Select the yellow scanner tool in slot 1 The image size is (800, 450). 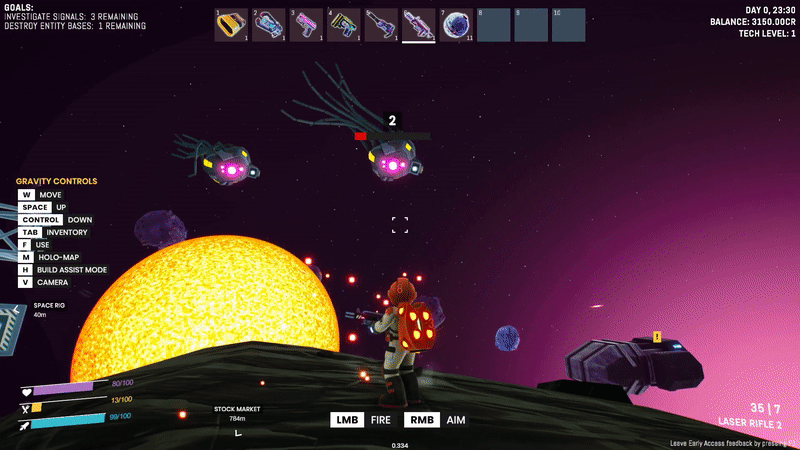232,25
